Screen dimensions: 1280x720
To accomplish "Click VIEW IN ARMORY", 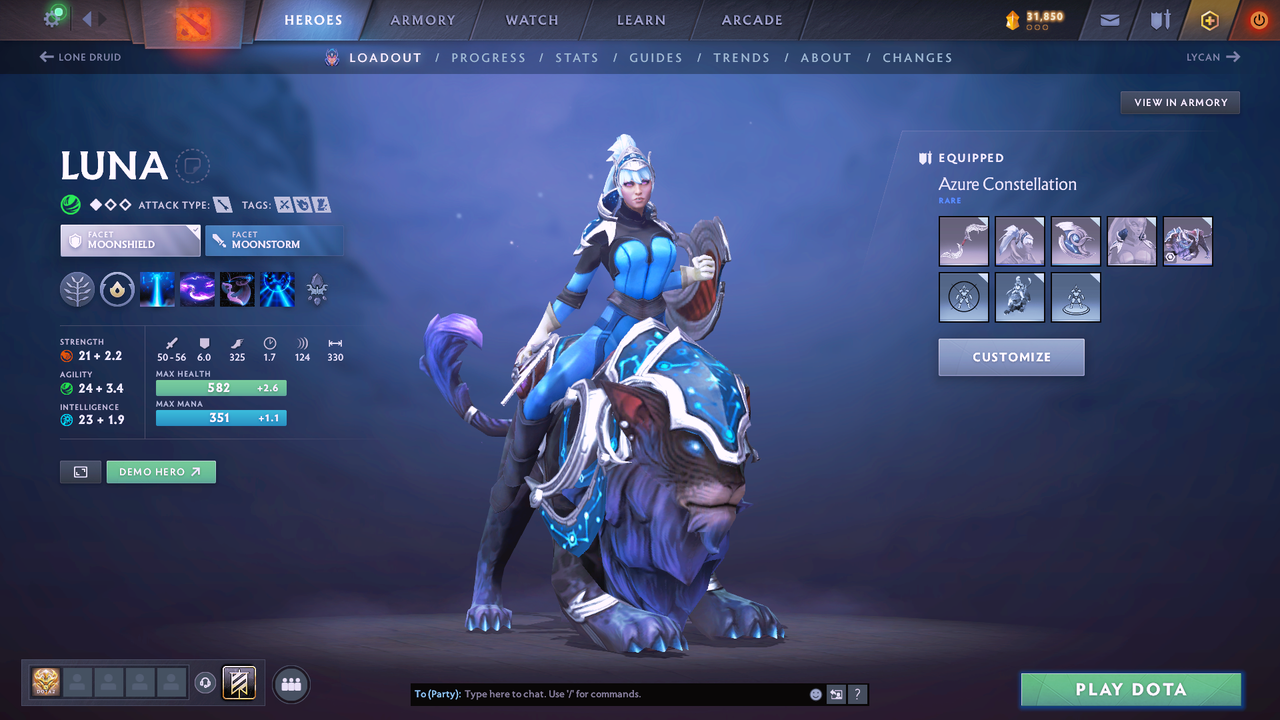I will (x=1179, y=102).
